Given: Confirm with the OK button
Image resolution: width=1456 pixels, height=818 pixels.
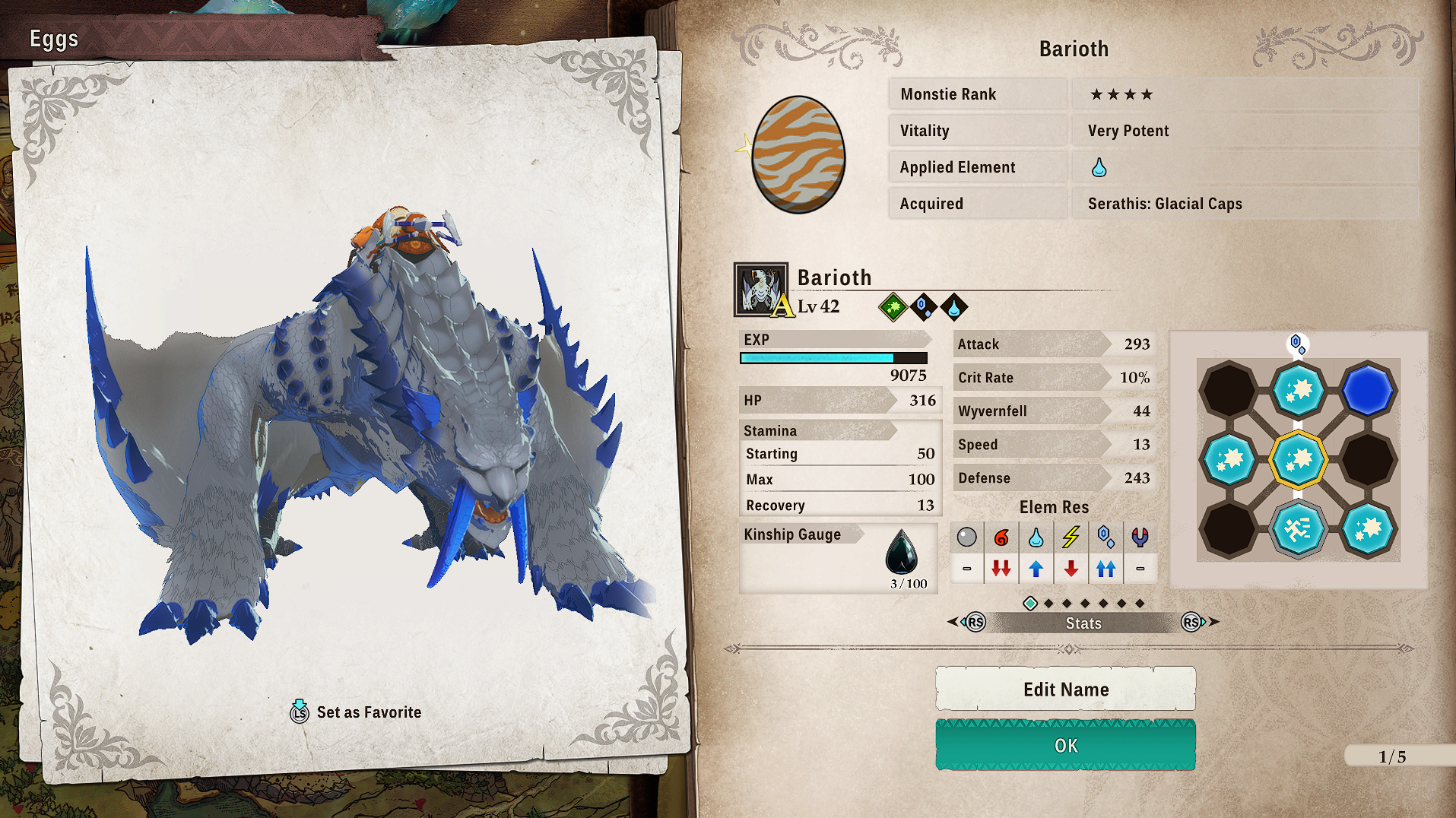Looking at the screenshot, I should point(1065,745).
